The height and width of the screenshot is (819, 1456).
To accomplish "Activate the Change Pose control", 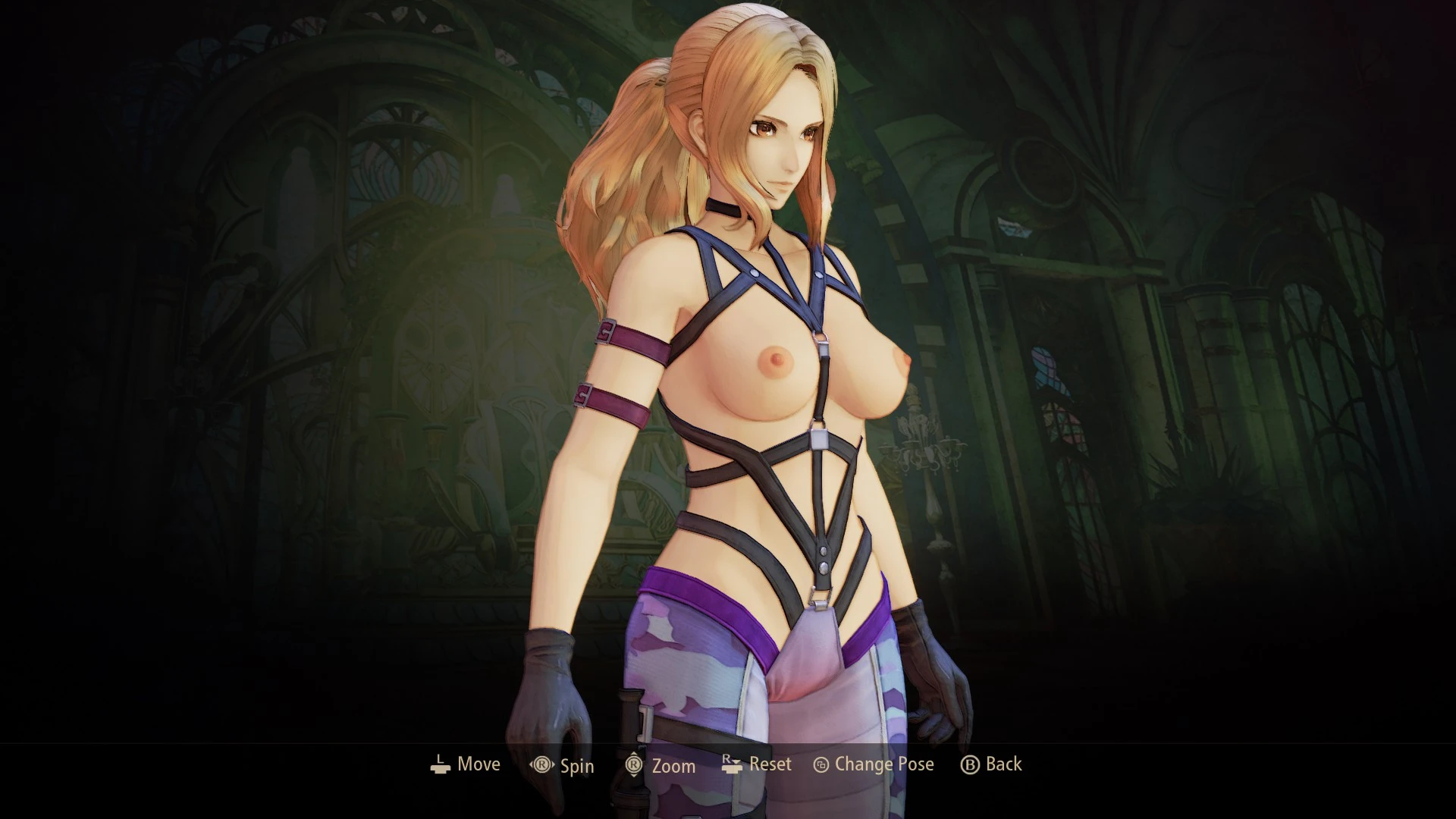I will click(872, 765).
